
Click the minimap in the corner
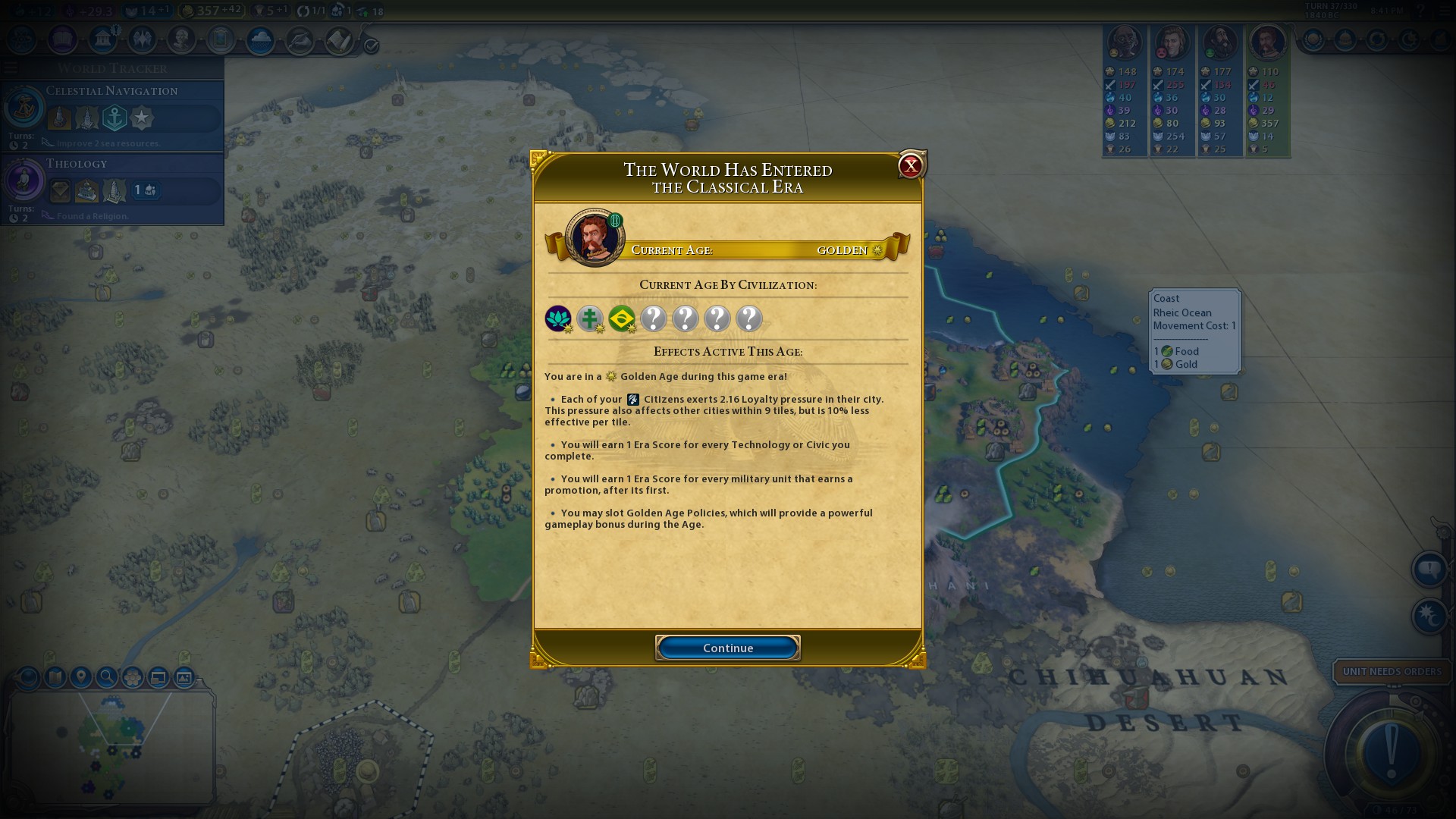click(111, 747)
